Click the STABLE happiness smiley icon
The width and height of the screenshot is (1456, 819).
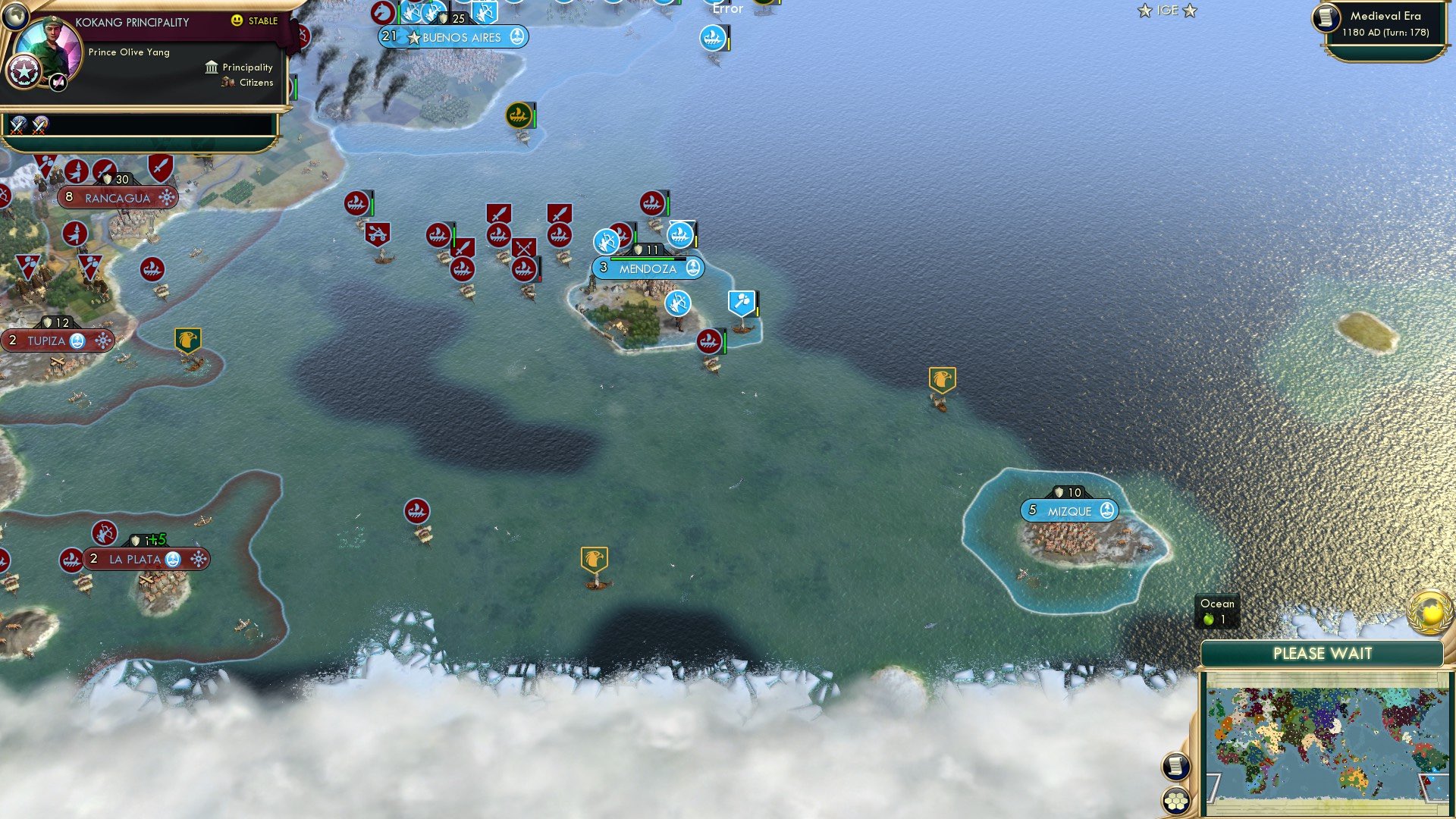(x=237, y=20)
